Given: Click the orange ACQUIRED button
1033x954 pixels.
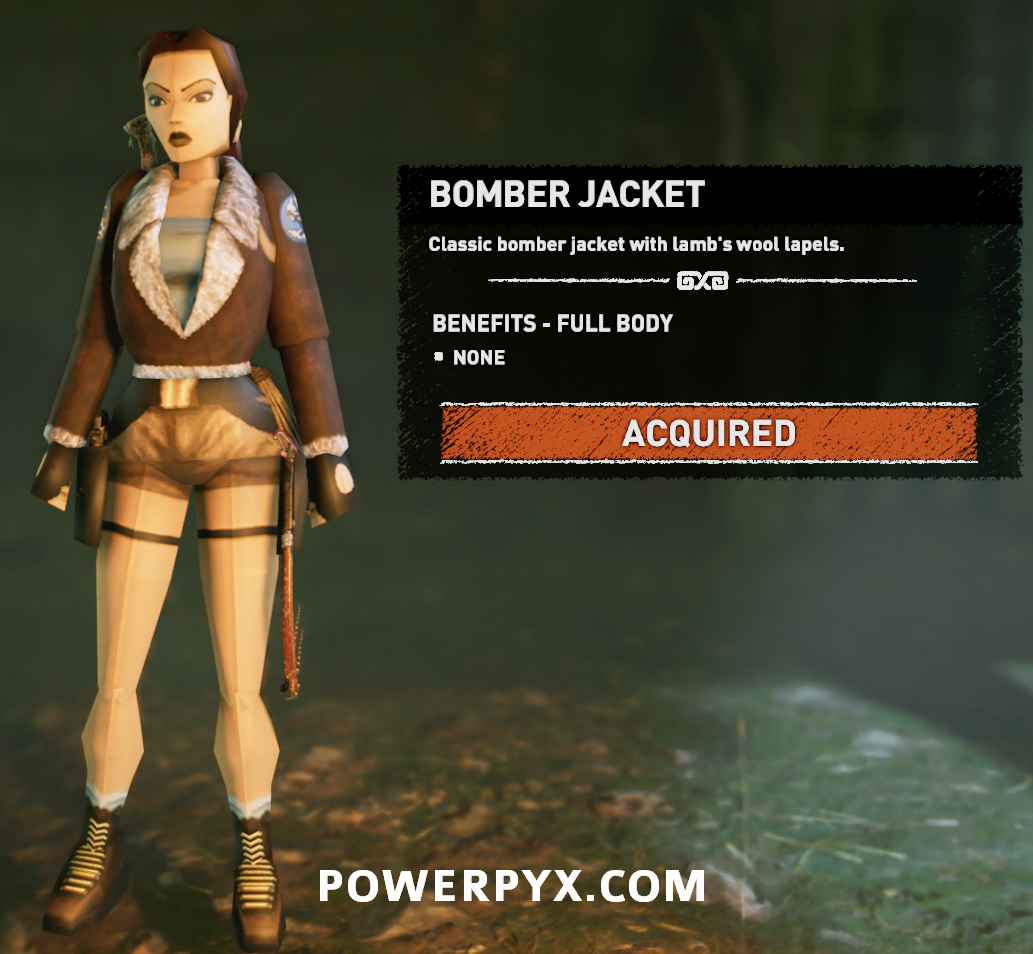Looking at the screenshot, I should click(x=708, y=434).
